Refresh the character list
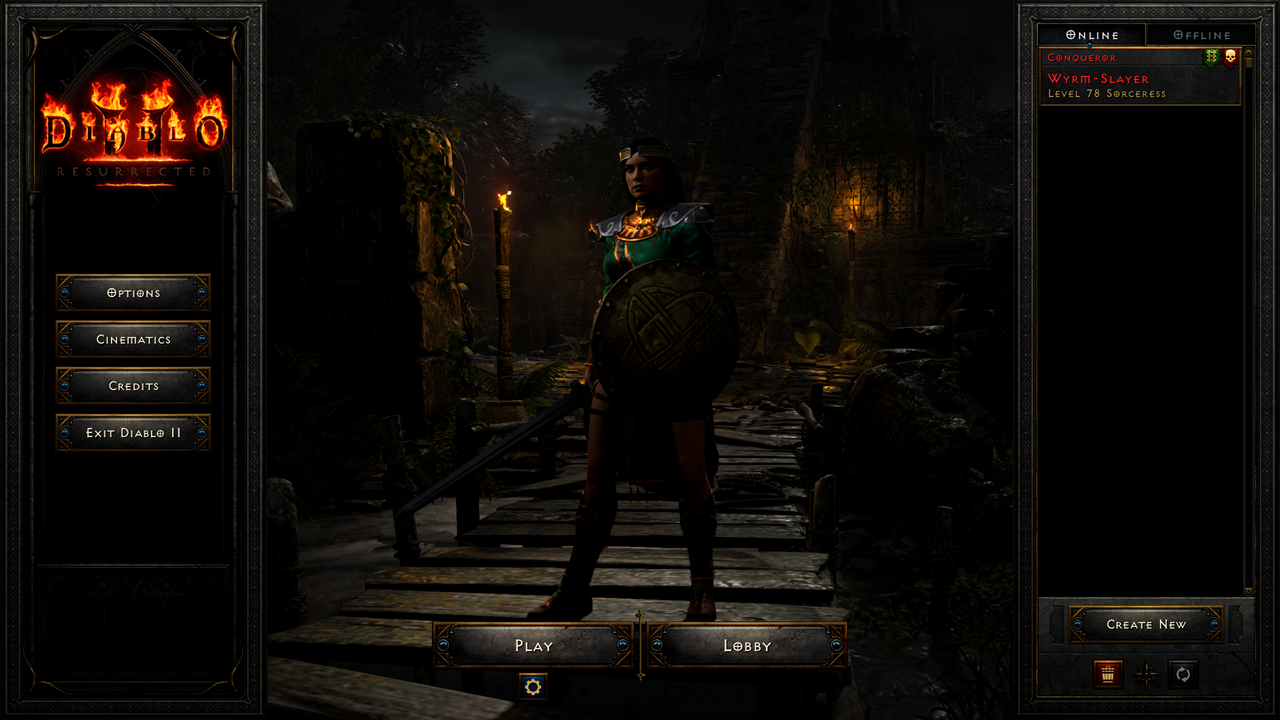 1183,675
